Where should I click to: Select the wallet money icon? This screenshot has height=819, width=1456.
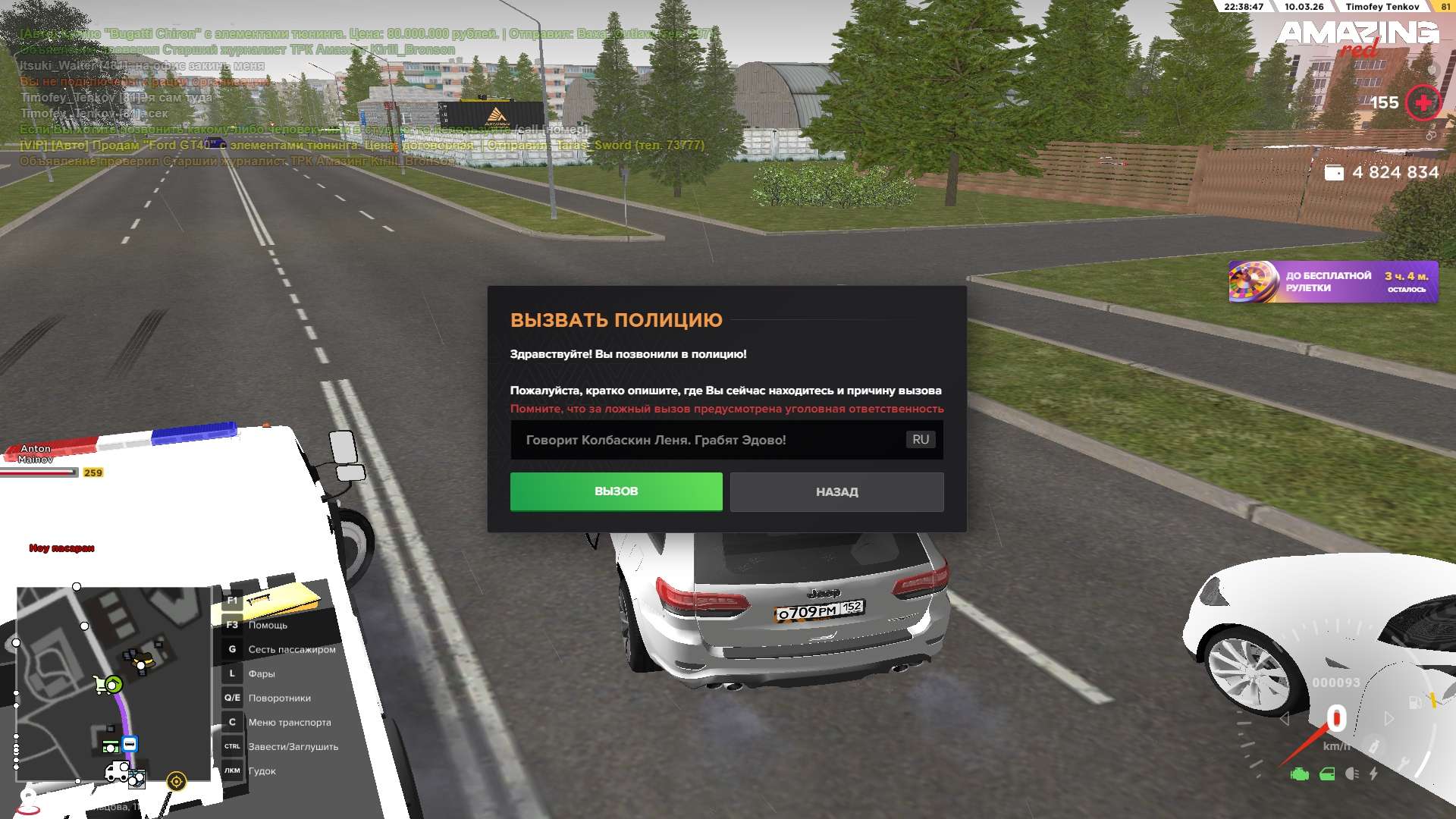point(1334,173)
